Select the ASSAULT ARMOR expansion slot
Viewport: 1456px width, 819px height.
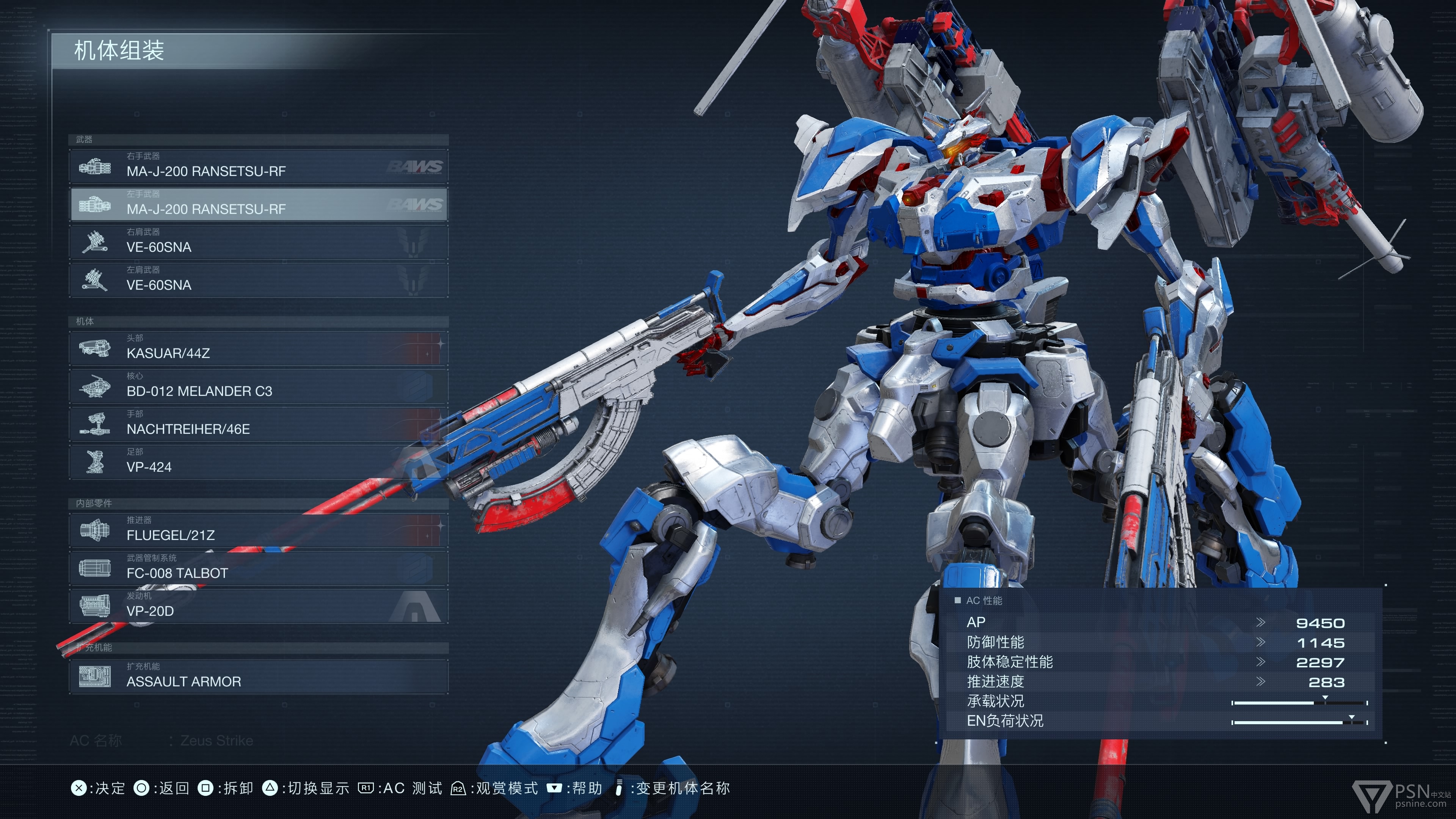pyautogui.click(x=258, y=676)
